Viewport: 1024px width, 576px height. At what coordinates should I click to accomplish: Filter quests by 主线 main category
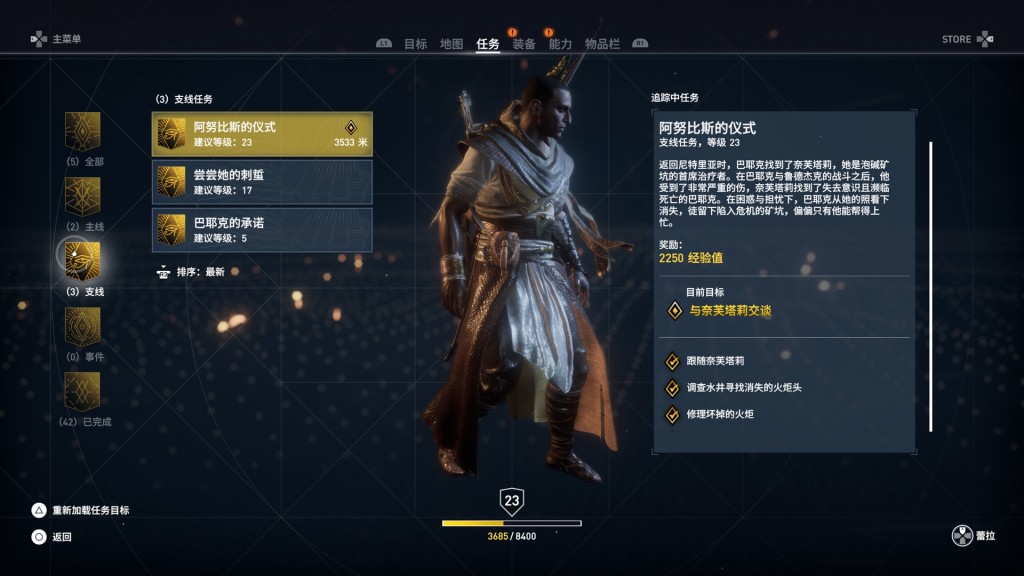83,197
